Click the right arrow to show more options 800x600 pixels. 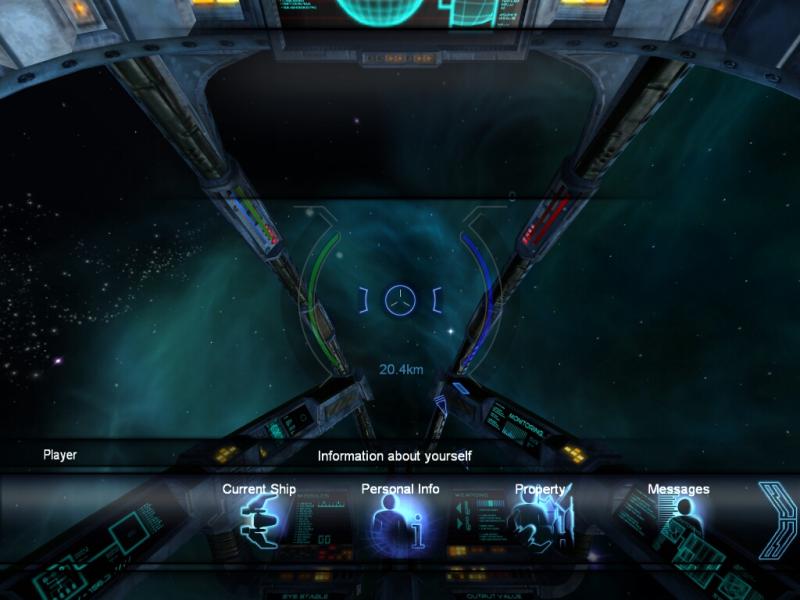tap(774, 520)
